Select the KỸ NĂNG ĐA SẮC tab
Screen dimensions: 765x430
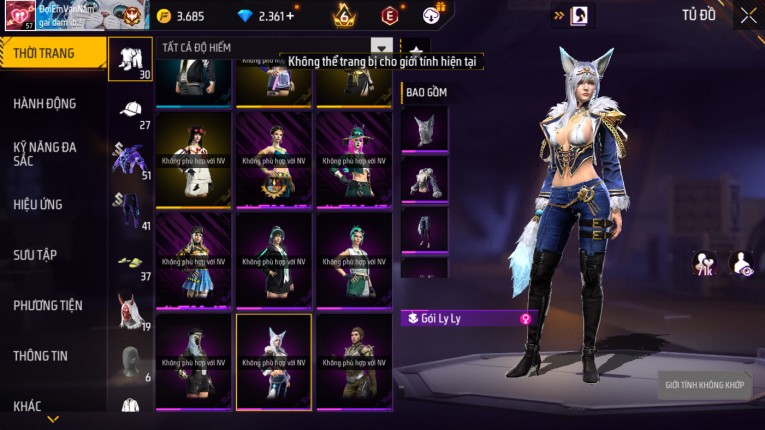(45, 153)
